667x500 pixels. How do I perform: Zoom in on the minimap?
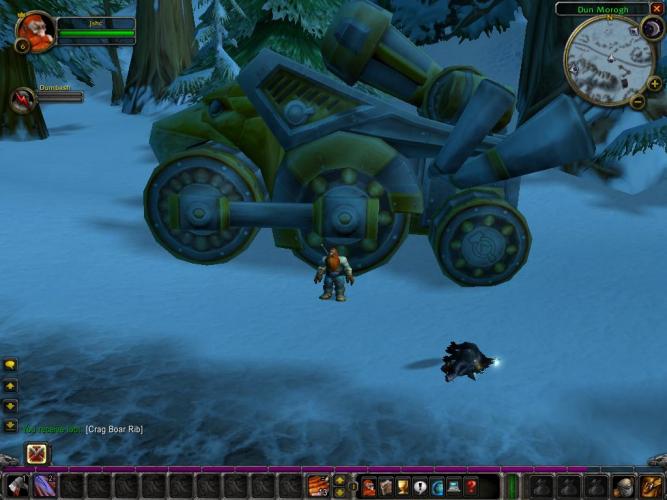point(655,84)
